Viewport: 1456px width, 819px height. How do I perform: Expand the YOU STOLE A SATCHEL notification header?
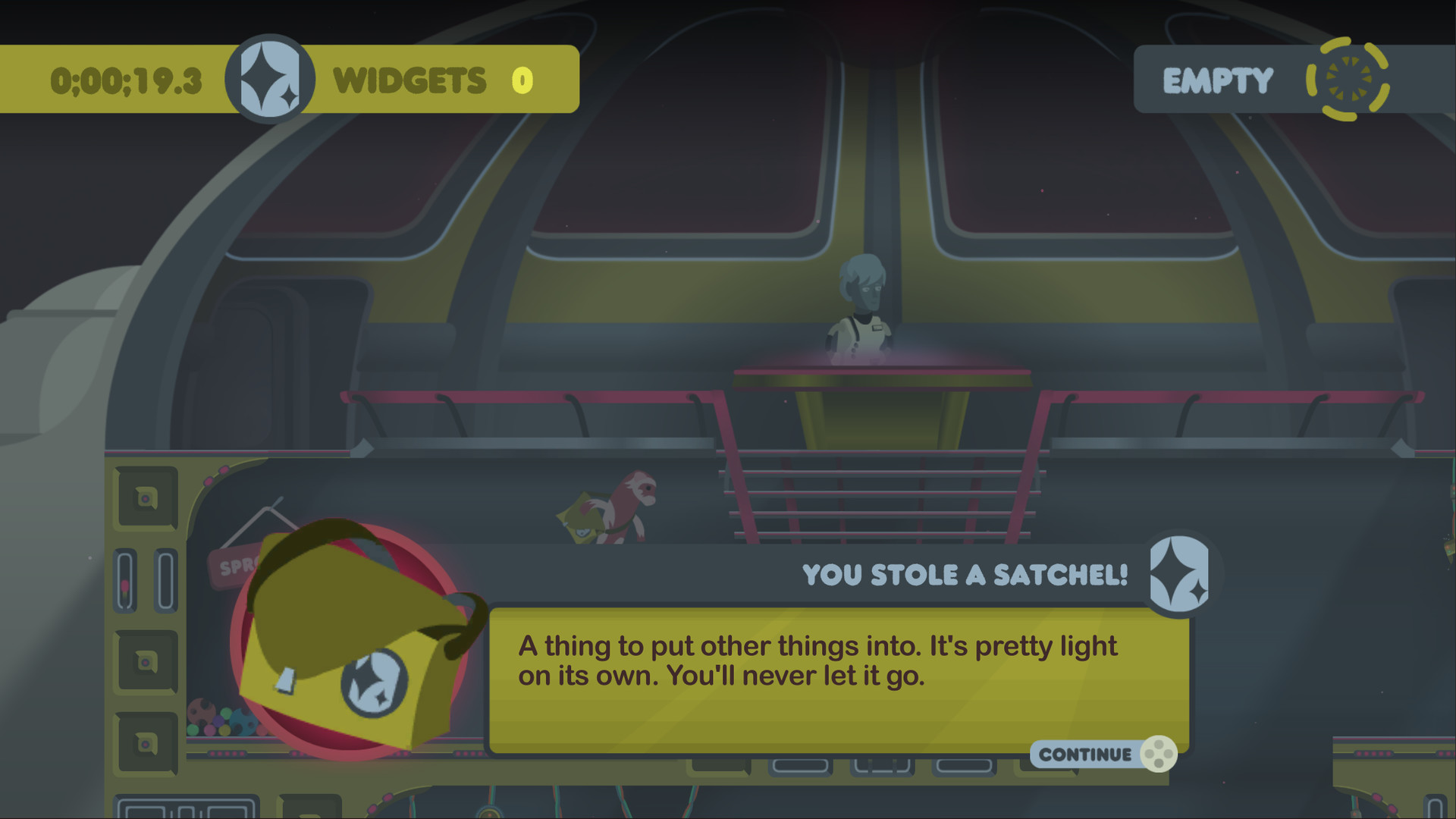(965, 574)
